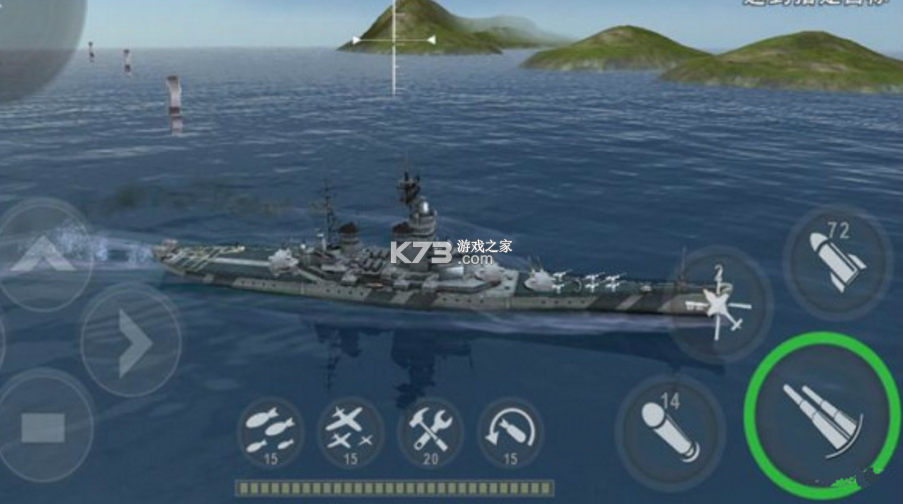
Task: Call in the airplane squadron strike
Action: coord(350,431)
